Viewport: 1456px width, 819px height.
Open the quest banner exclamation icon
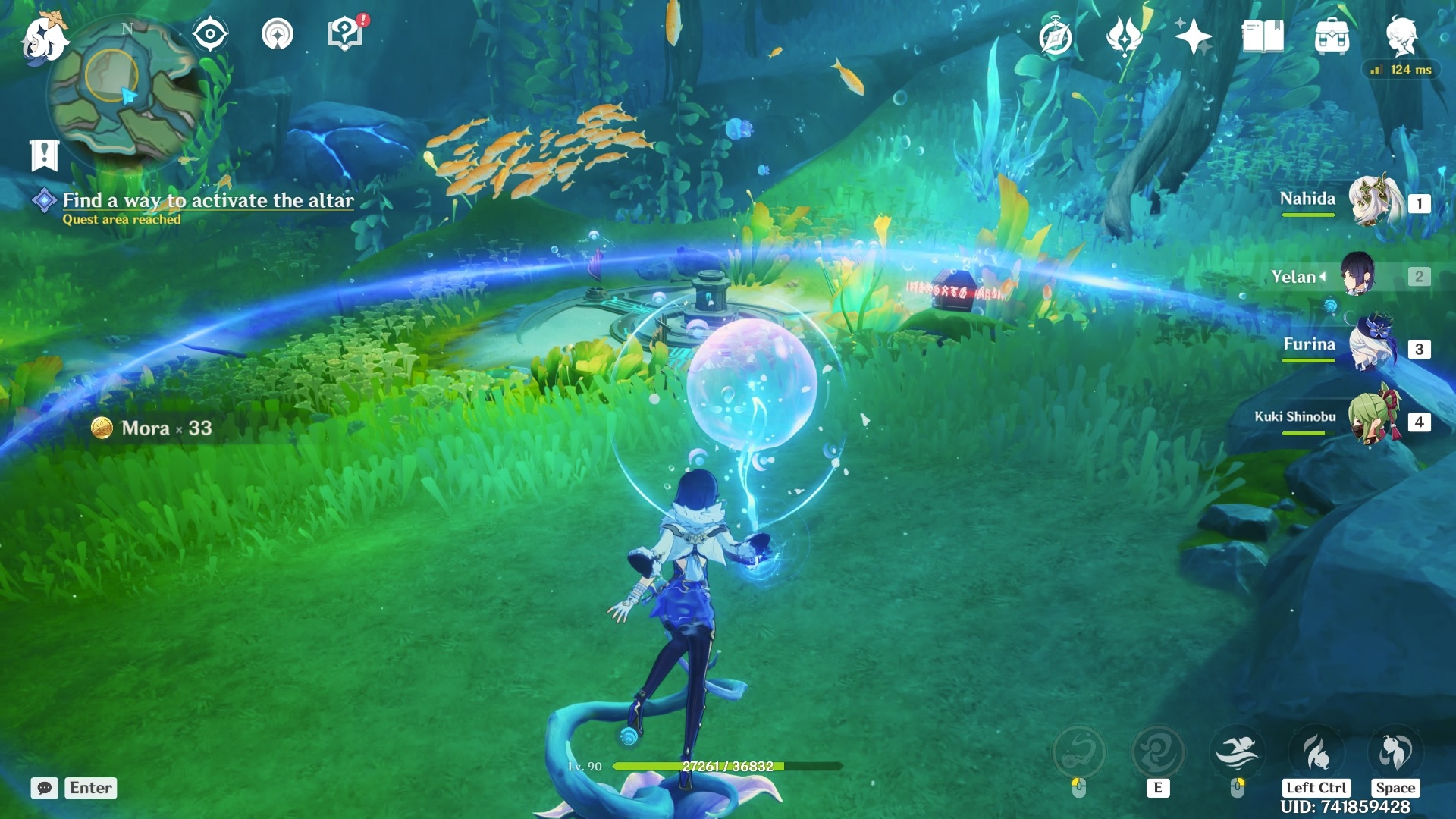tap(44, 155)
